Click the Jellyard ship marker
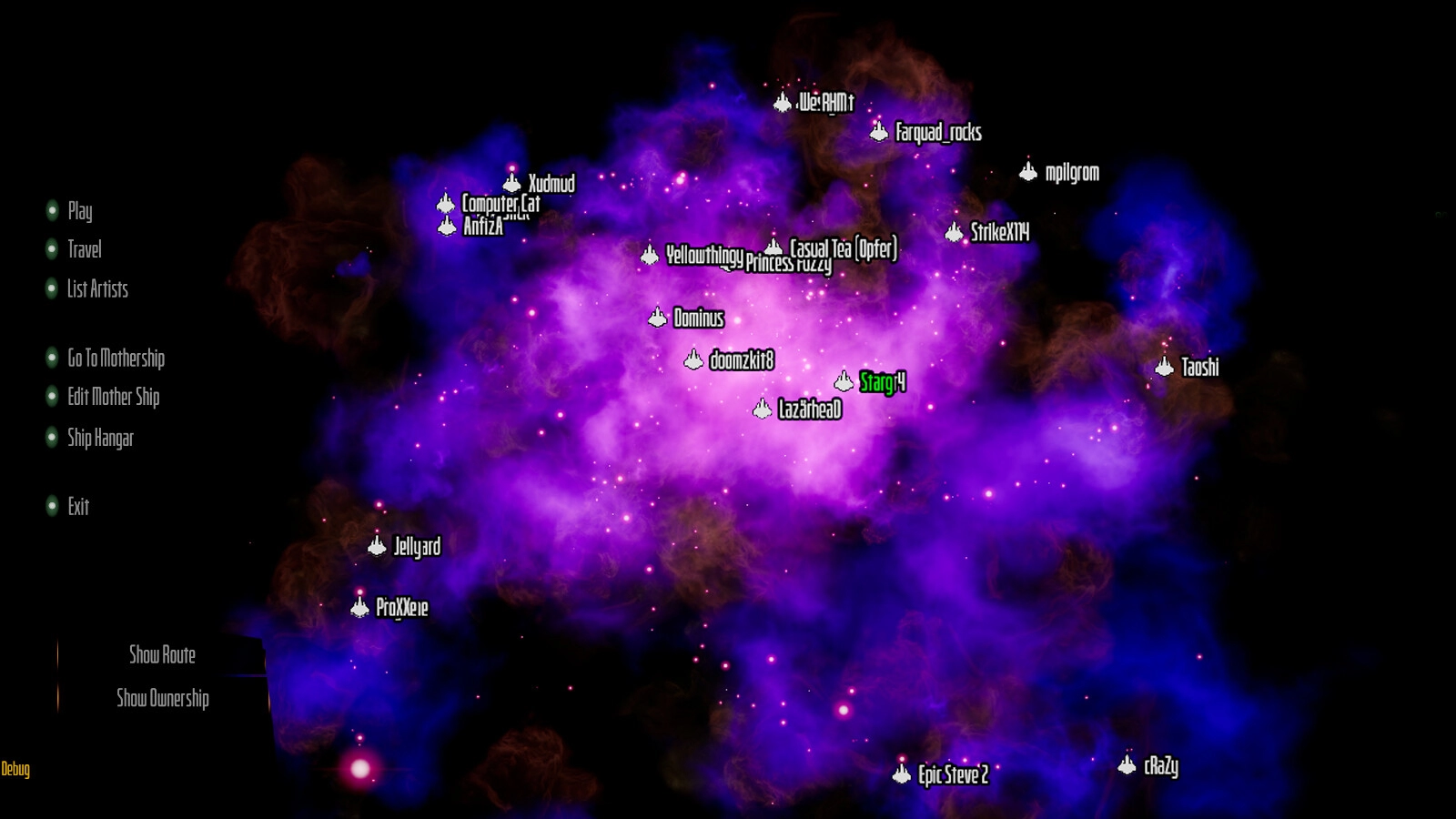The width and height of the screenshot is (1456, 819). pyautogui.click(x=378, y=546)
